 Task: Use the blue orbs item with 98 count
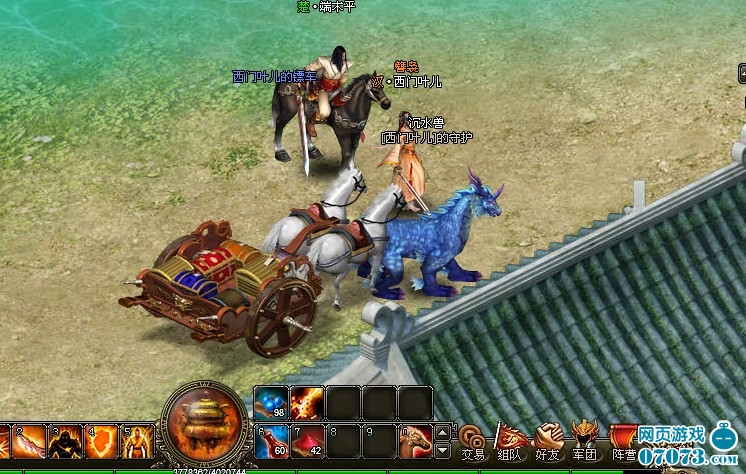pyautogui.click(x=271, y=403)
